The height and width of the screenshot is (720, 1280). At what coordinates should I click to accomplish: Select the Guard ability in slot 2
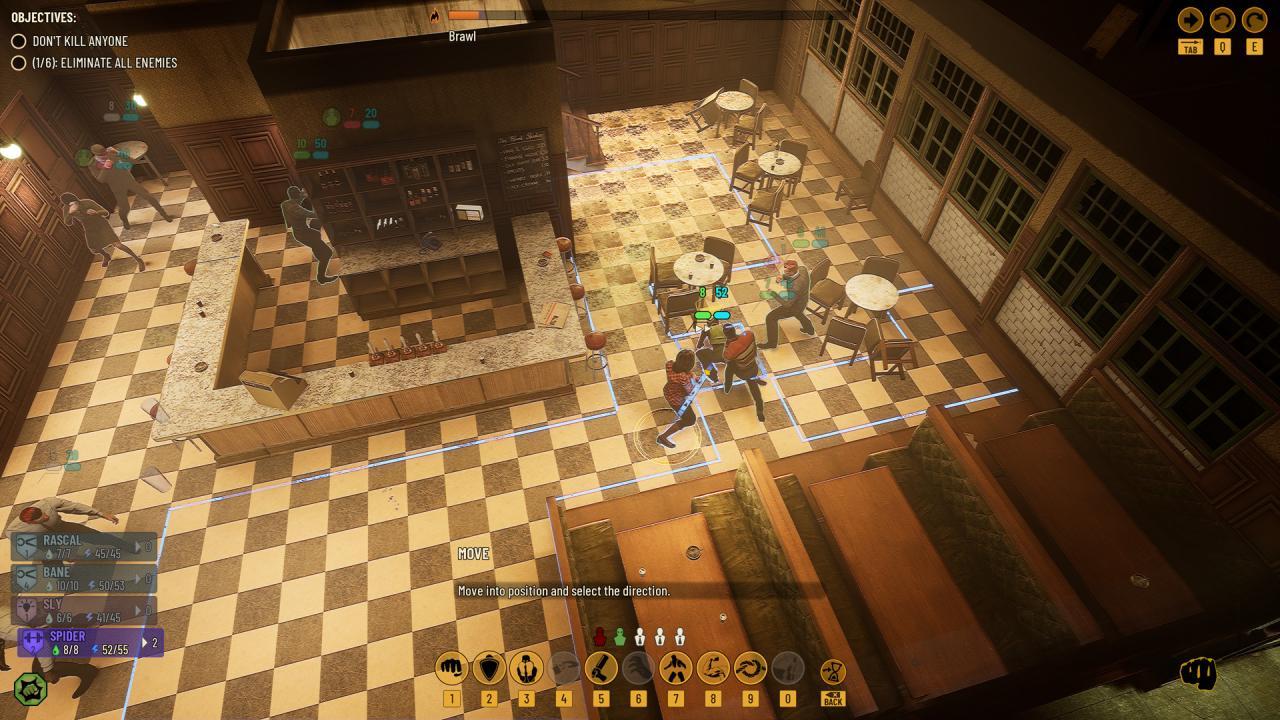(487, 666)
